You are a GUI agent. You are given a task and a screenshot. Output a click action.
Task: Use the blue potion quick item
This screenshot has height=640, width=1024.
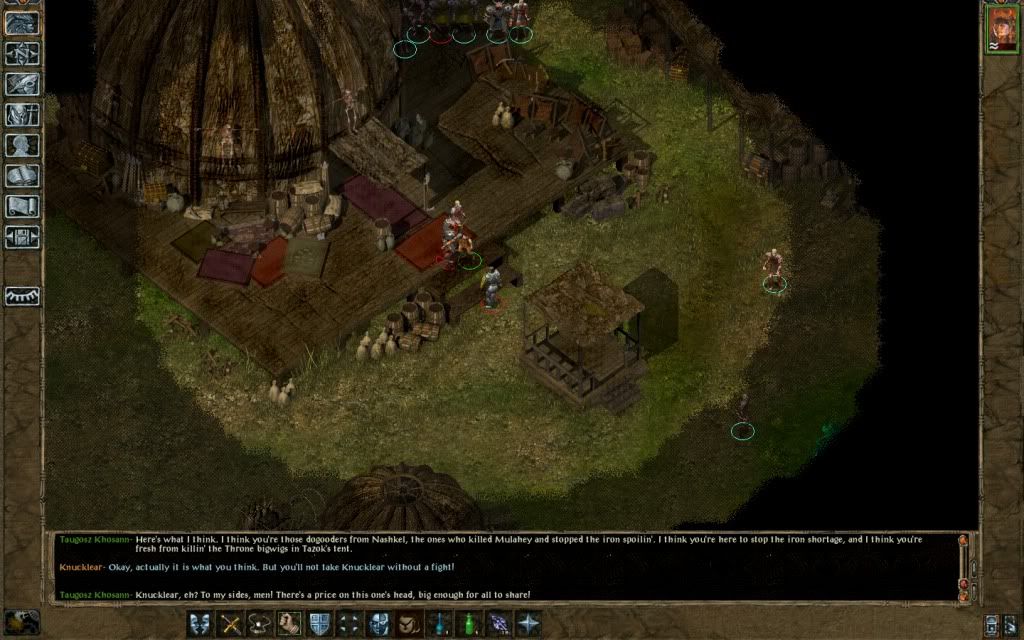439,624
